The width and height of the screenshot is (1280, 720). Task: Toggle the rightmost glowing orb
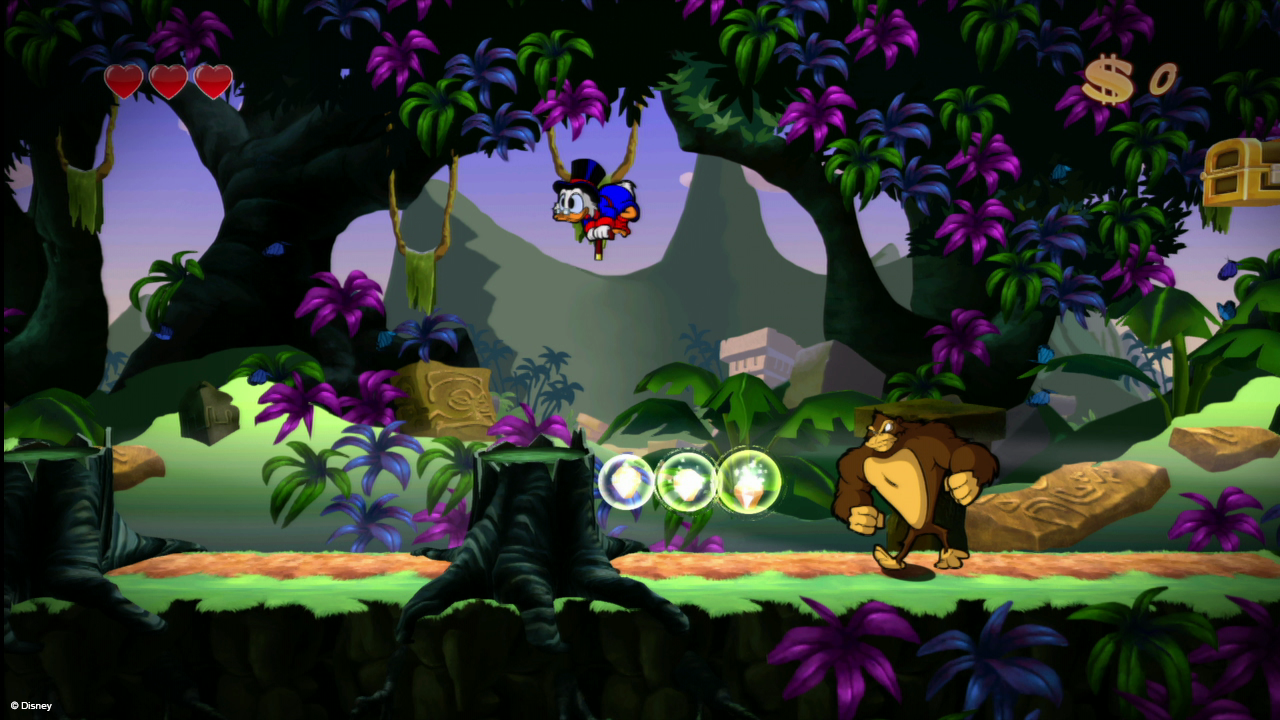[x=748, y=482]
